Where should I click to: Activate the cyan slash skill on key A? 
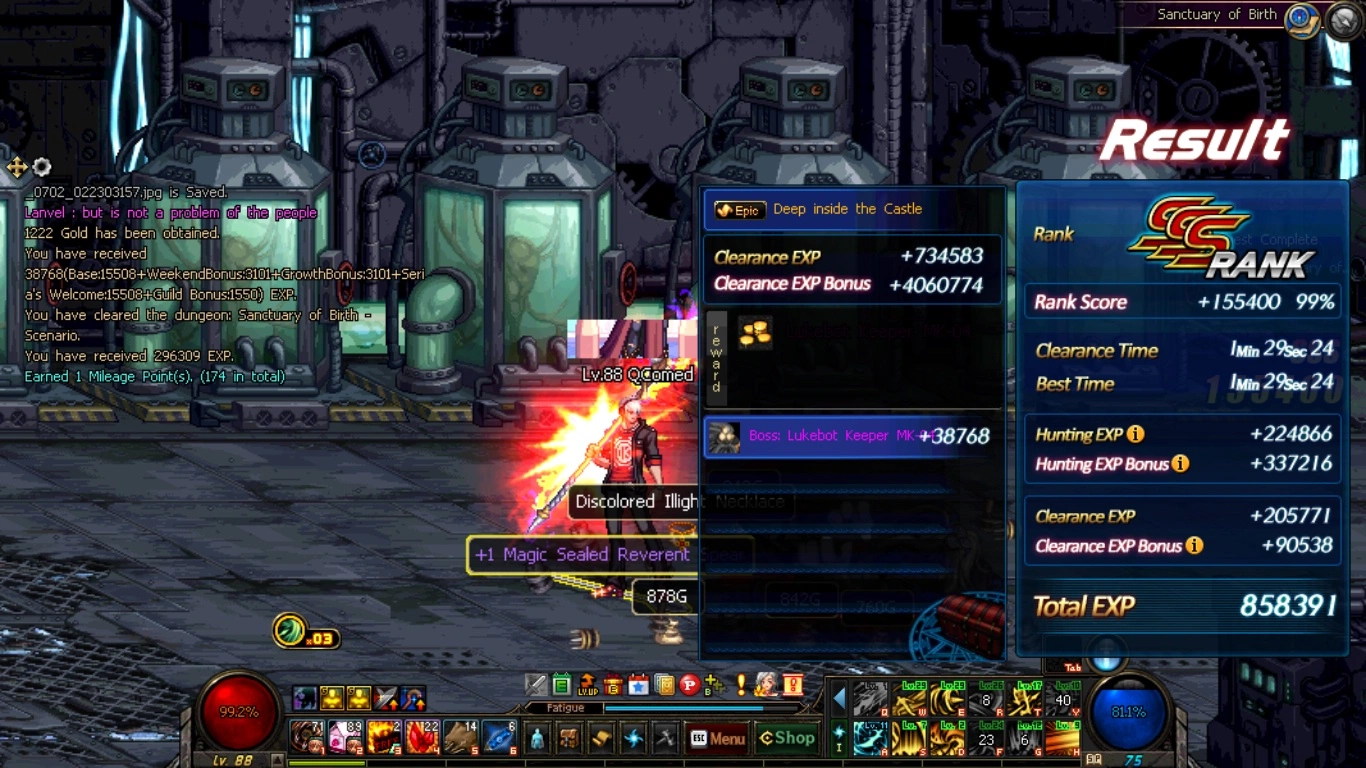point(870,739)
